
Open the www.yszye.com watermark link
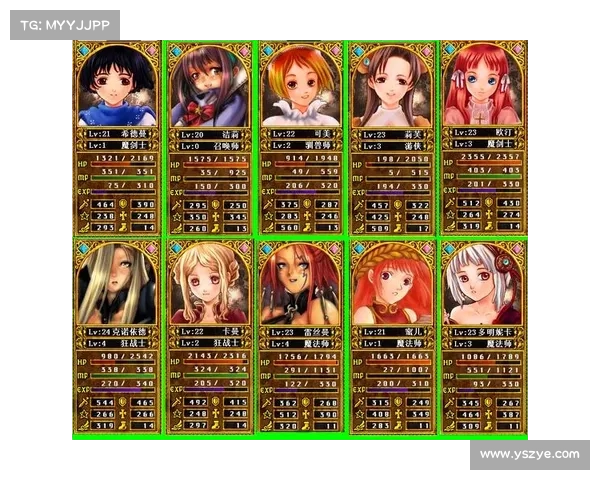pos(529,455)
